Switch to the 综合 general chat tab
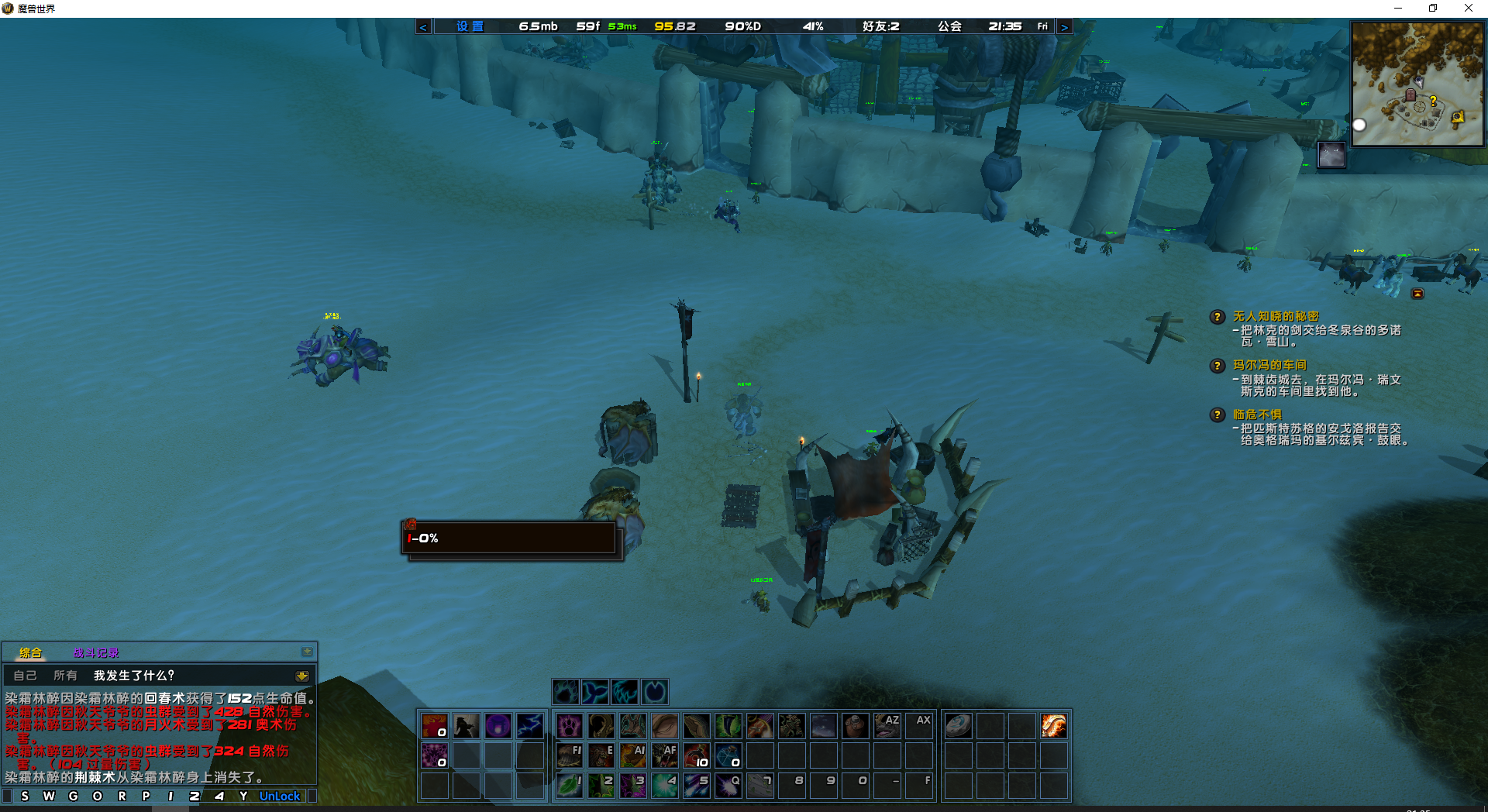The height and width of the screenshot is (812, 1488). pos(31,653)
